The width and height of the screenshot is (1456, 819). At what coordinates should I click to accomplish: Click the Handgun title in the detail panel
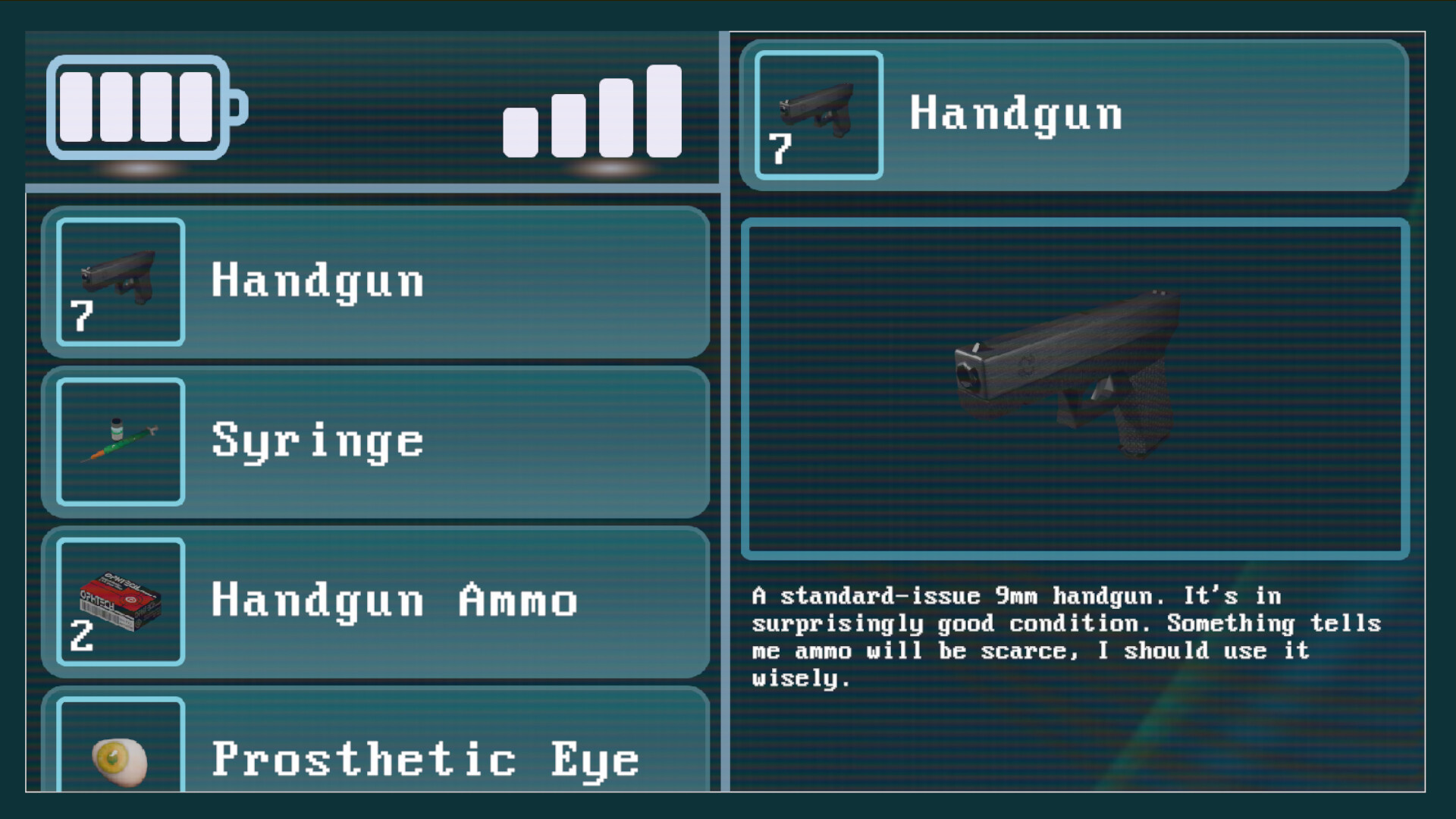pos(1016,114)
